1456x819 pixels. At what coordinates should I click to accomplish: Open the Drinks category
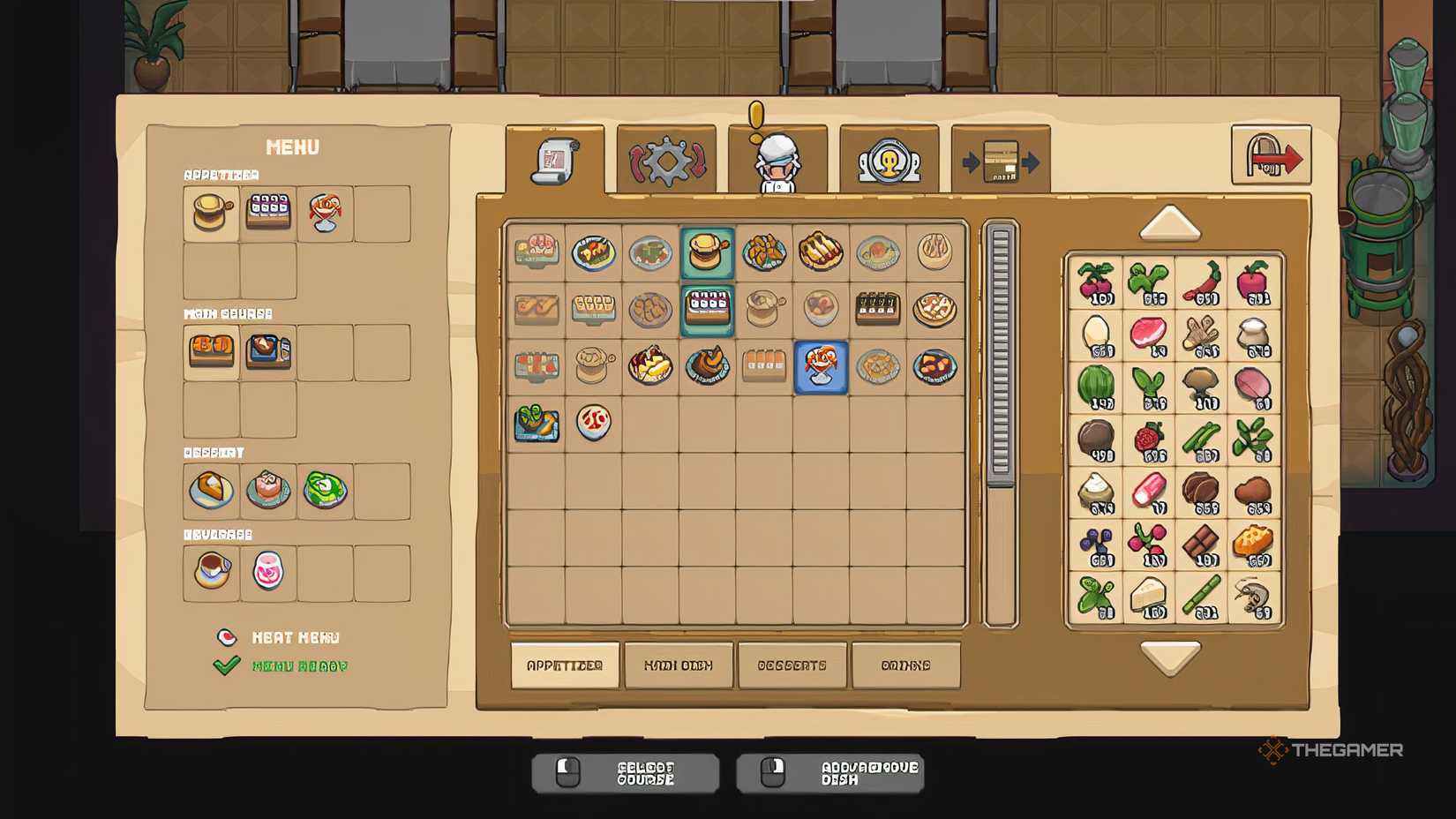pos(905,665)
